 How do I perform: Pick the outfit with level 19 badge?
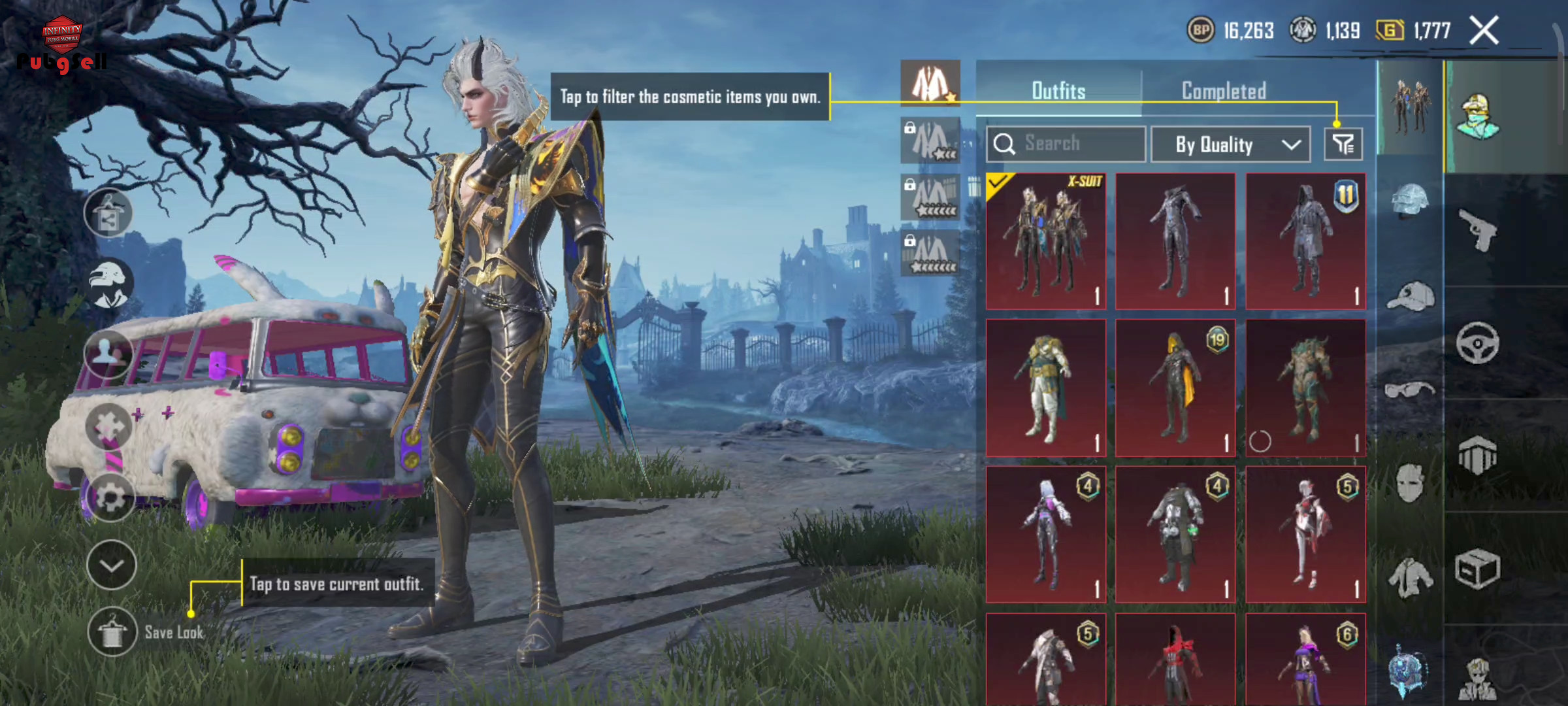[x=1175, y=388]
